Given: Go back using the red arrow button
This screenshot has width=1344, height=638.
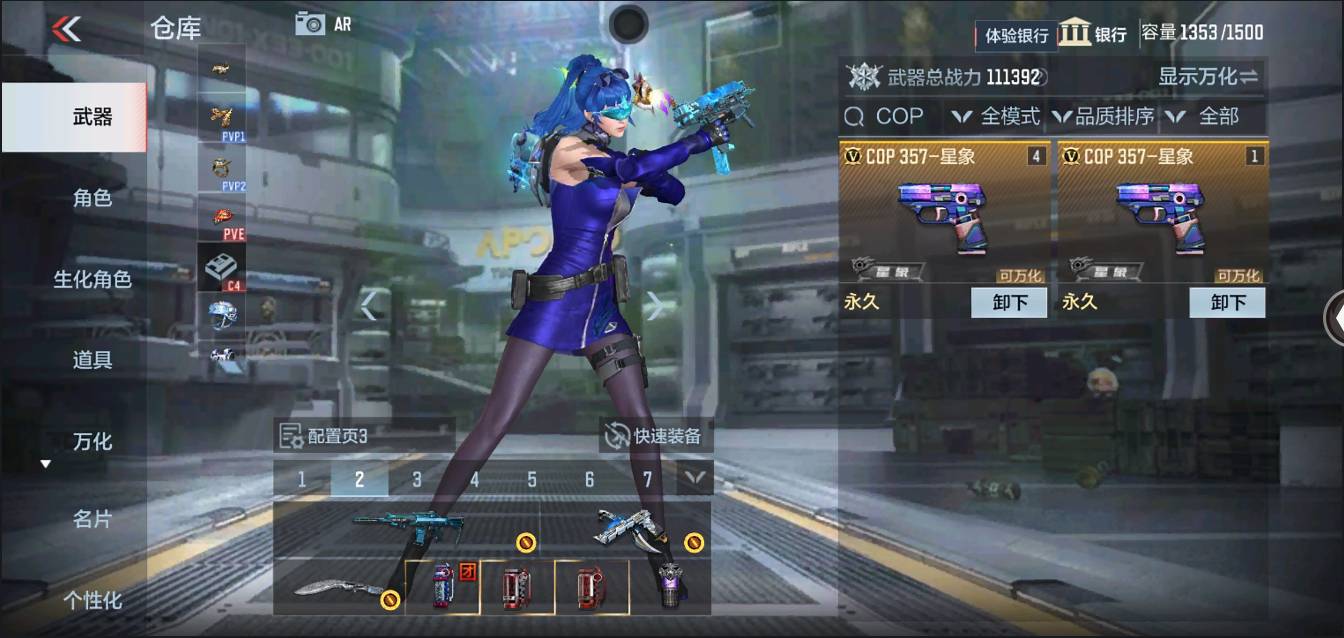Looking at the screenshot, I should (66, 29).
